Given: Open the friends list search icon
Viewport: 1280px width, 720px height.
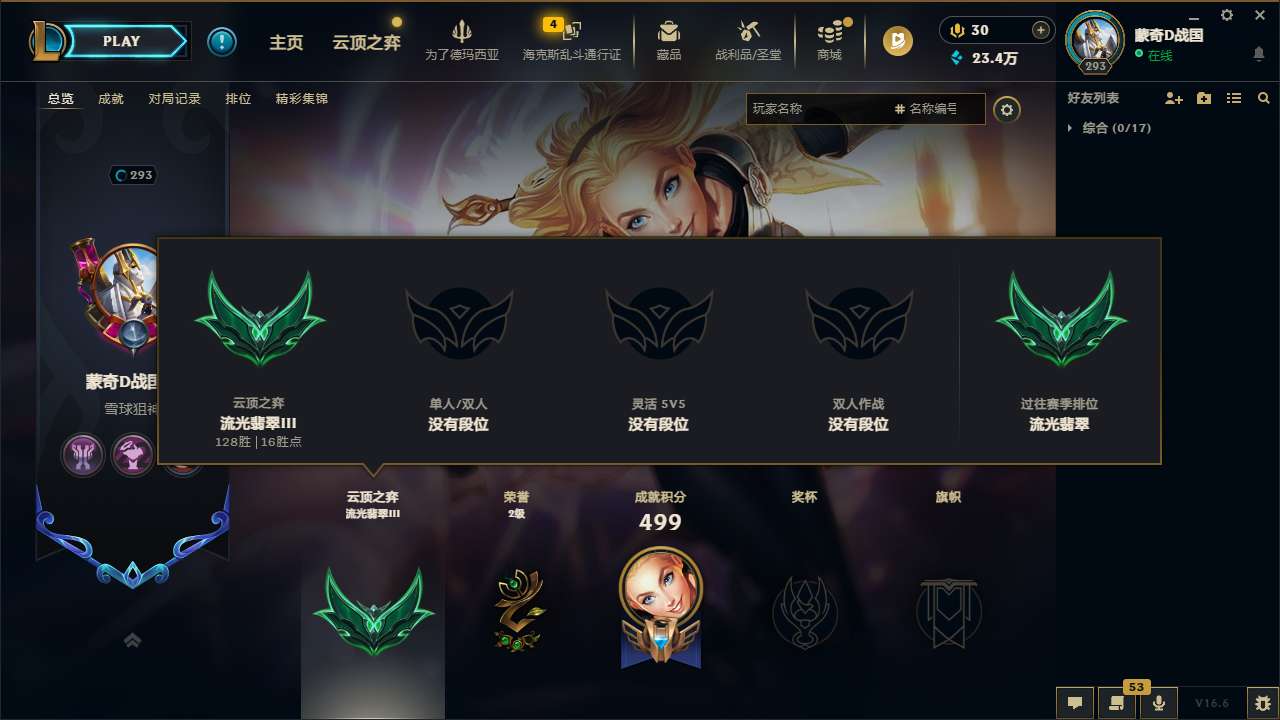Looking at the screenshot, I should (1264, 98).
